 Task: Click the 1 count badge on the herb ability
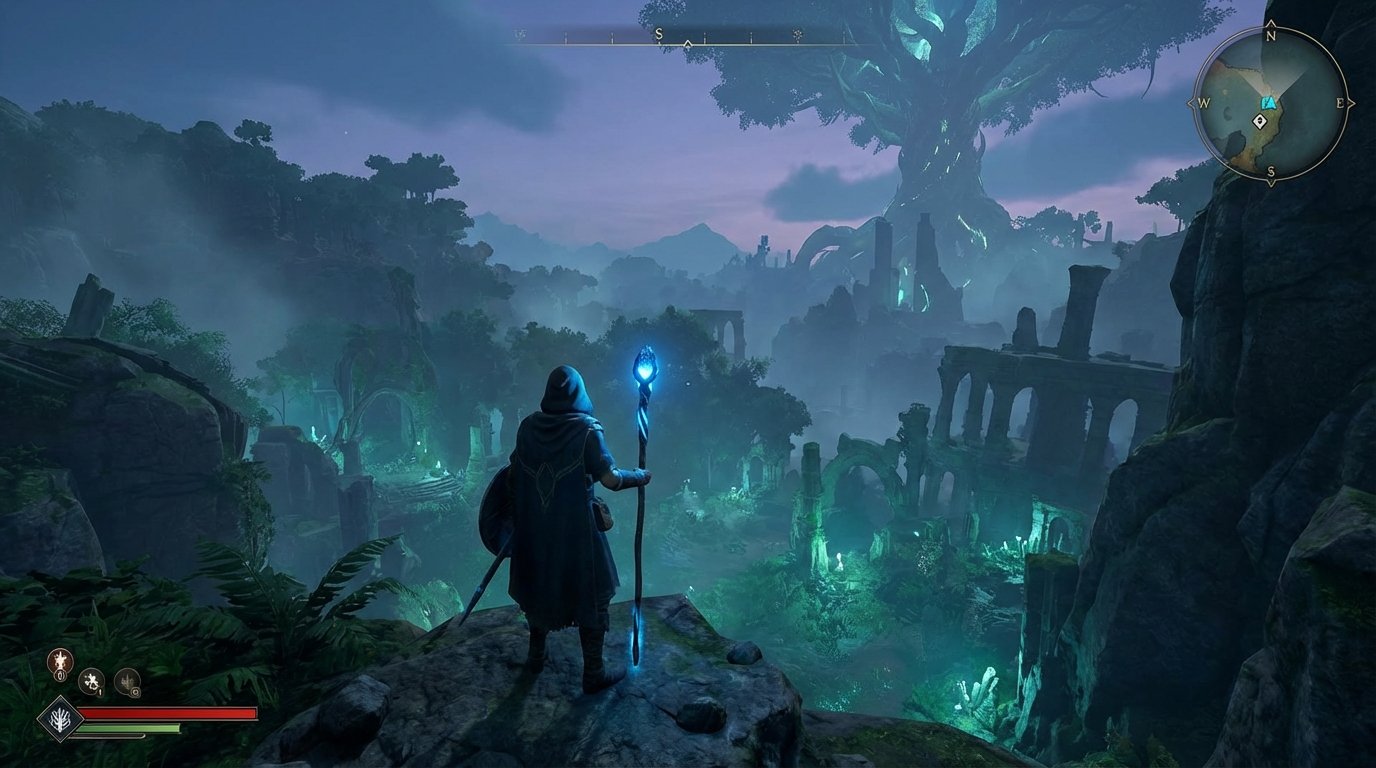(x=100, y=693)
